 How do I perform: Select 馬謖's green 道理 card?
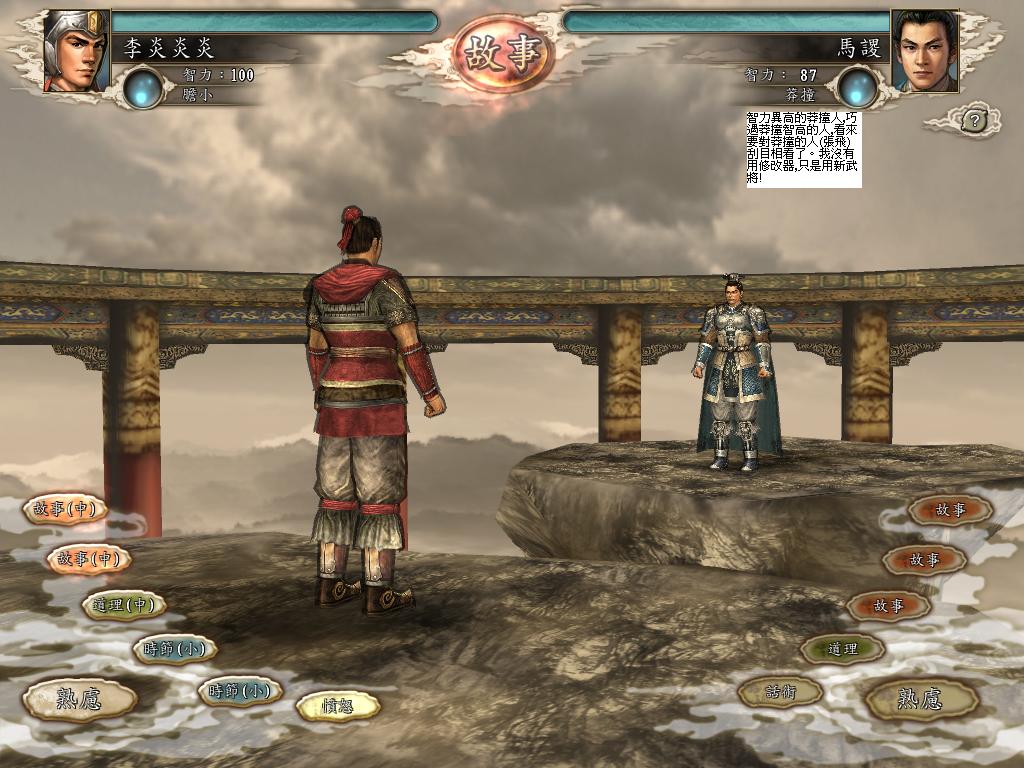[x=842, y=649]
